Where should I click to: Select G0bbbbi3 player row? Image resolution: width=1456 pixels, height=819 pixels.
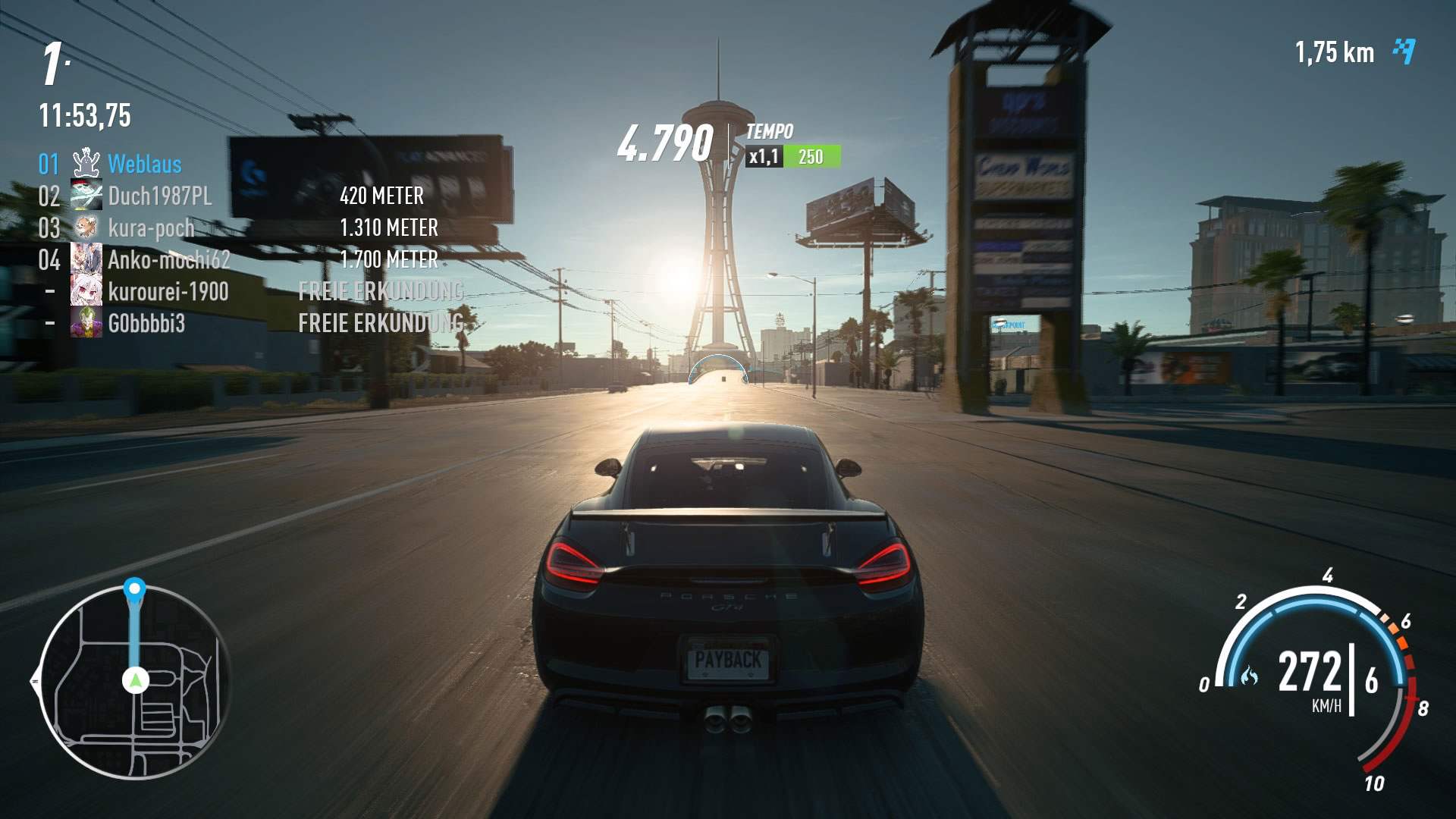pyautogui.click(x=146, y=324)
